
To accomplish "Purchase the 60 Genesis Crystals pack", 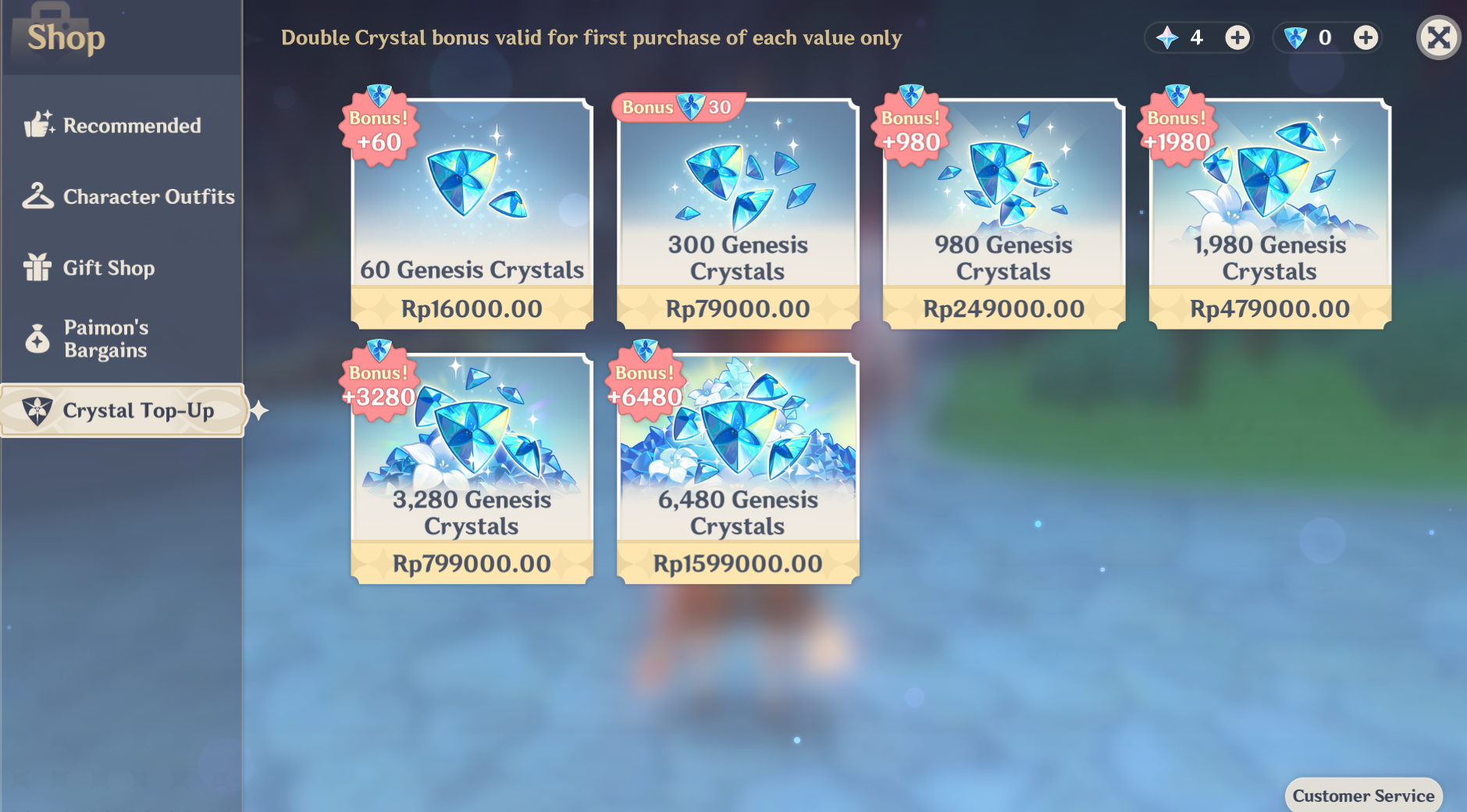I will [472, 211].
